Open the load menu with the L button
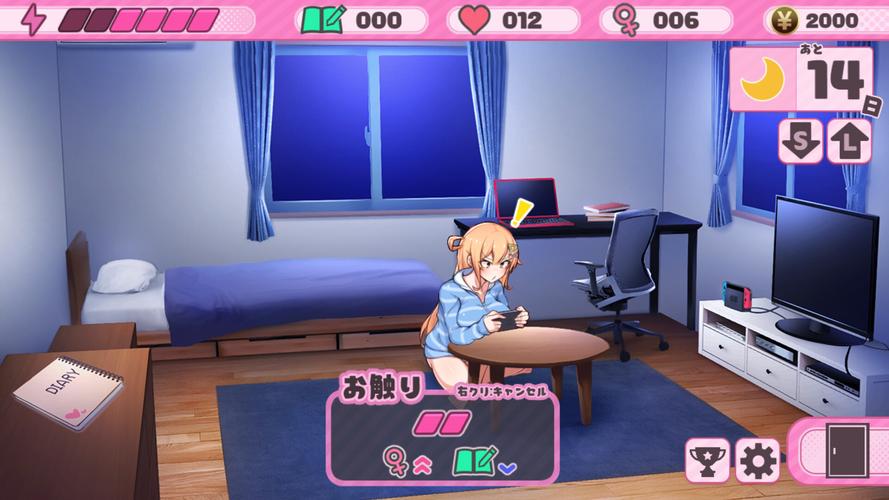This screenshot has height=500, width=889. coord(849,141)
